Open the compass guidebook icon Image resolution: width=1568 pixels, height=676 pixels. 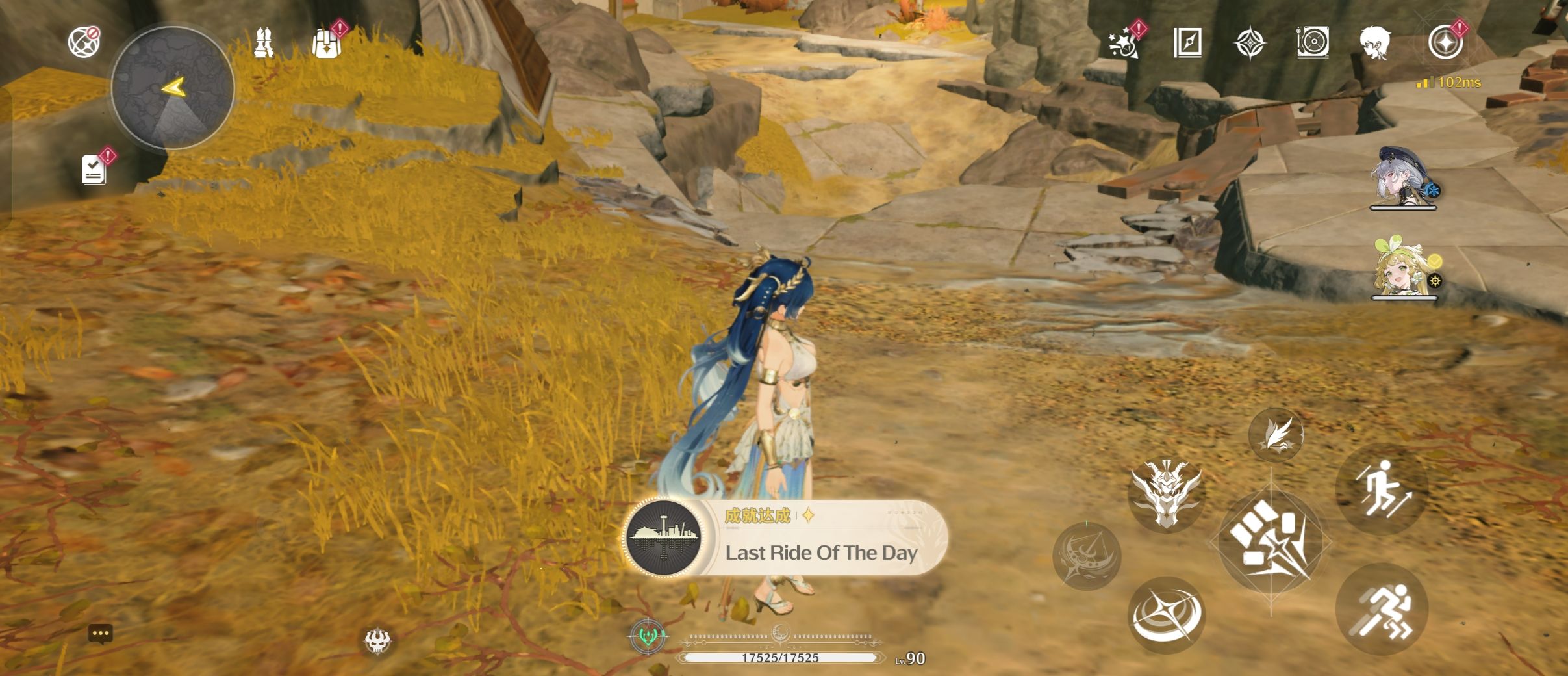[1187, 43]
